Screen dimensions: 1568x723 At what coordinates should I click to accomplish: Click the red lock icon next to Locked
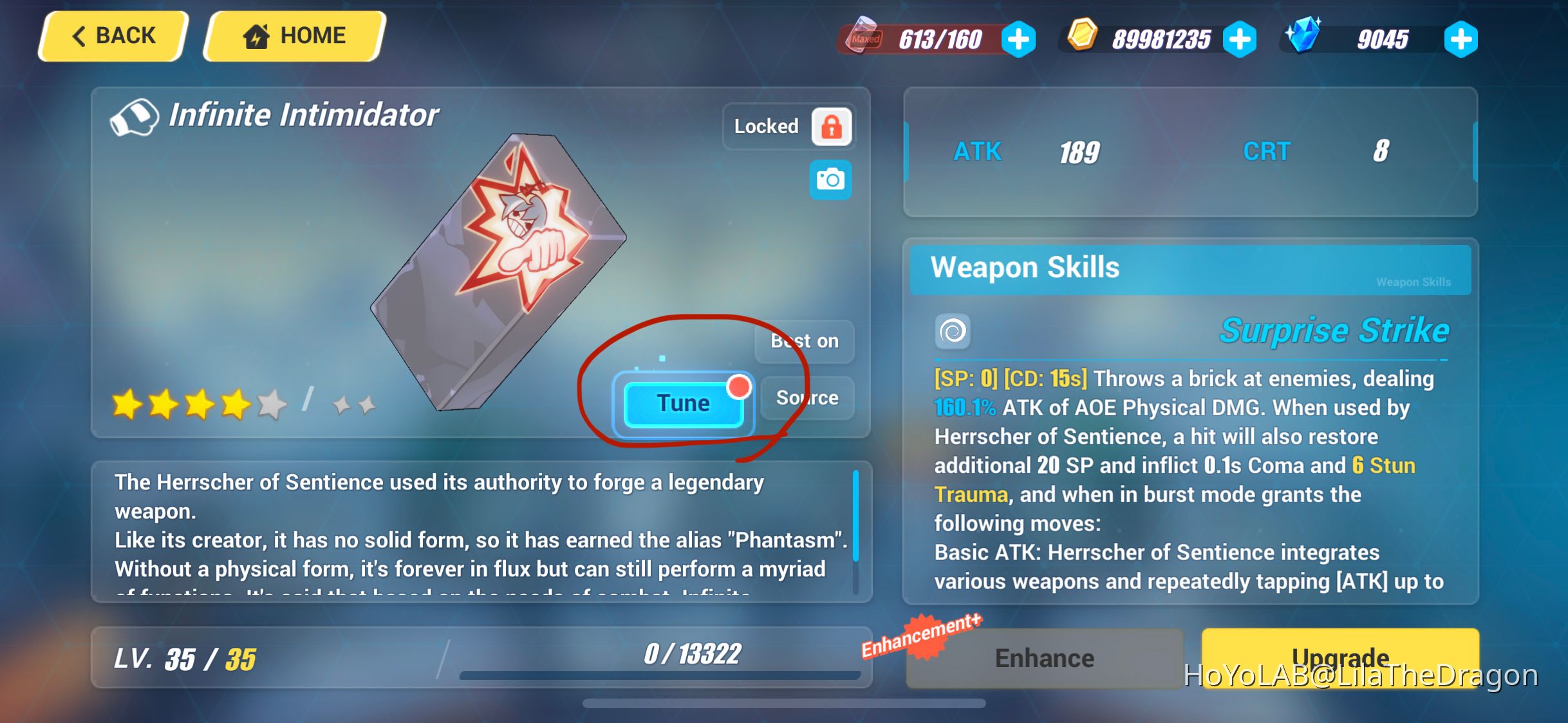[831, 127]
